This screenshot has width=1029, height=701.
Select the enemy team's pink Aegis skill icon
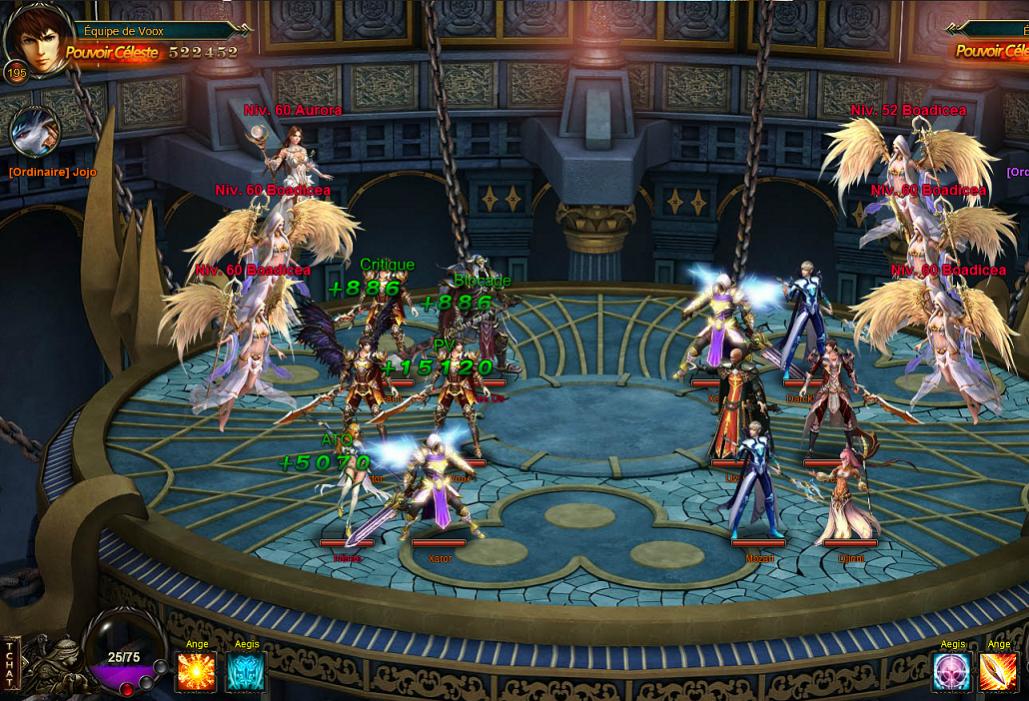click(x=952, y=672)
